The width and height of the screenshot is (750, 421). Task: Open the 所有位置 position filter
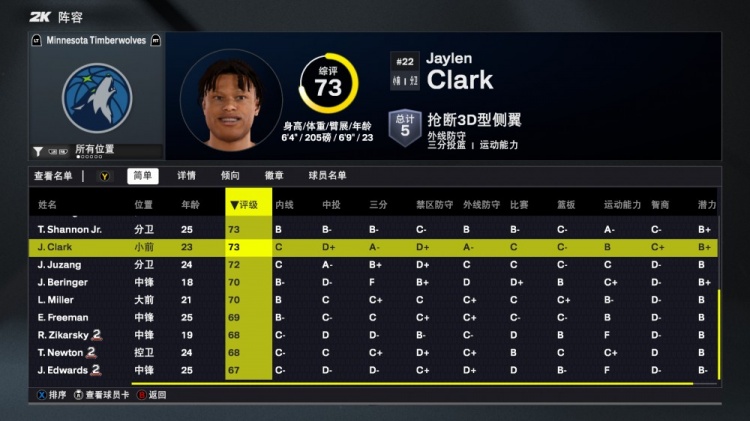(x=95, y=150)
